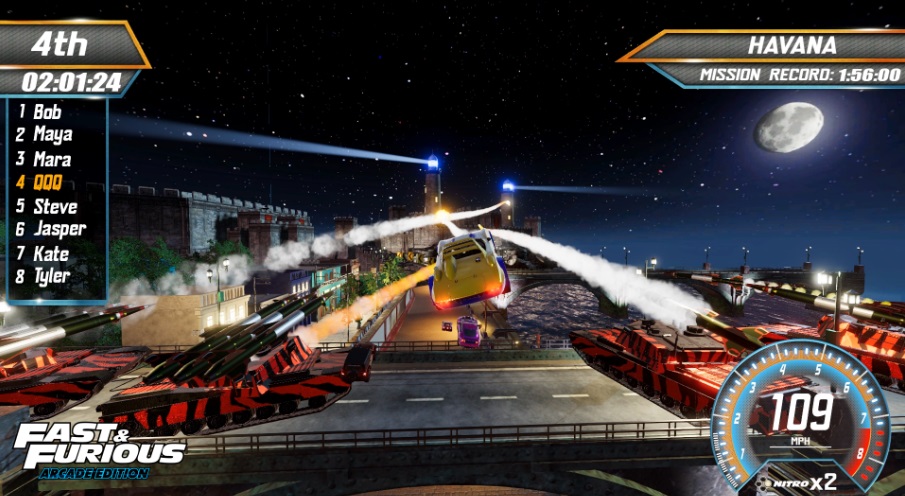Select Kate in the race standings
The width and height of the screenshot is (905, 496).
click(x=51, y=254)
